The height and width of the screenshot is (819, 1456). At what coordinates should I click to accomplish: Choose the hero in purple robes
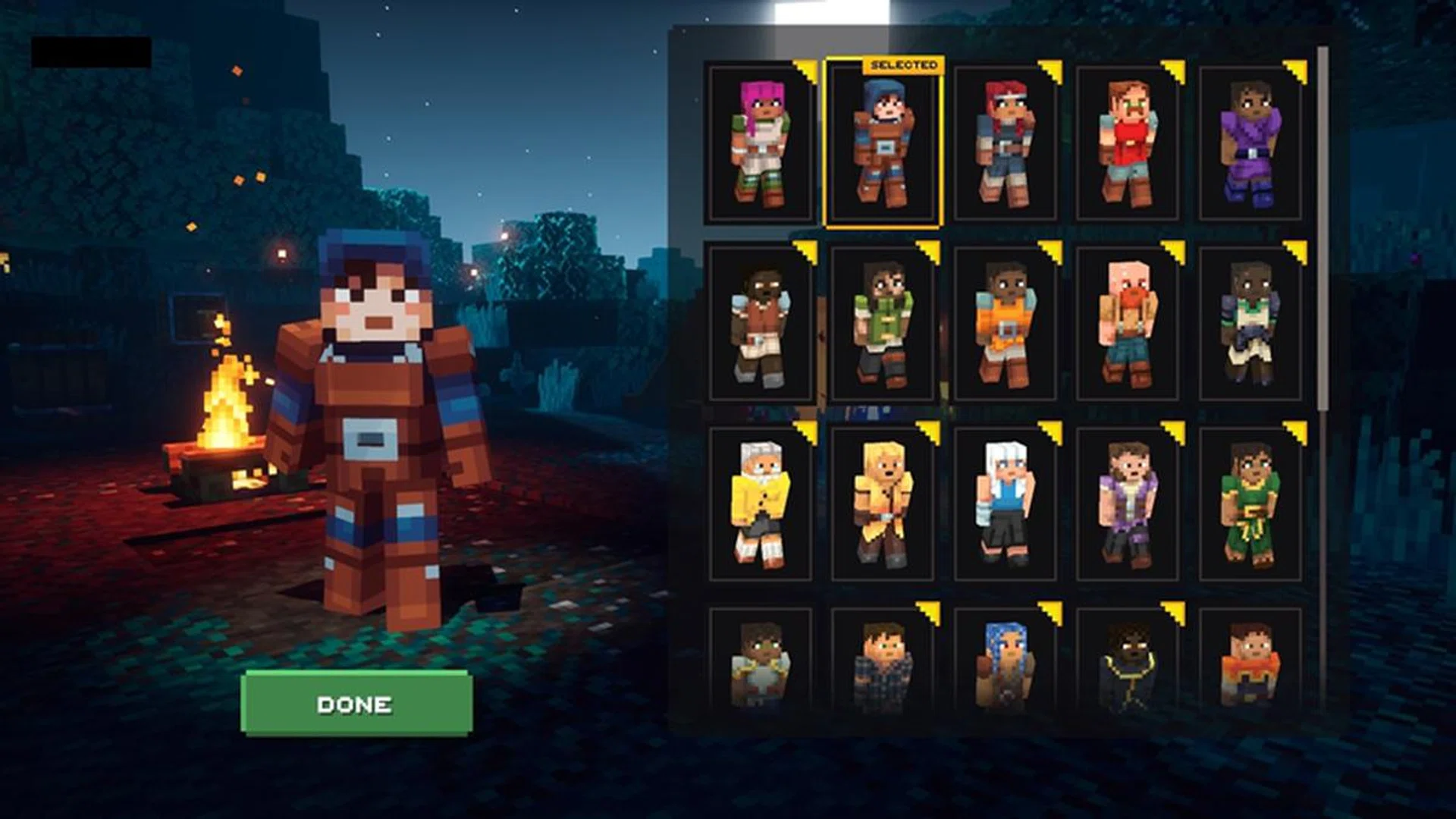[x=1250, y=144]
